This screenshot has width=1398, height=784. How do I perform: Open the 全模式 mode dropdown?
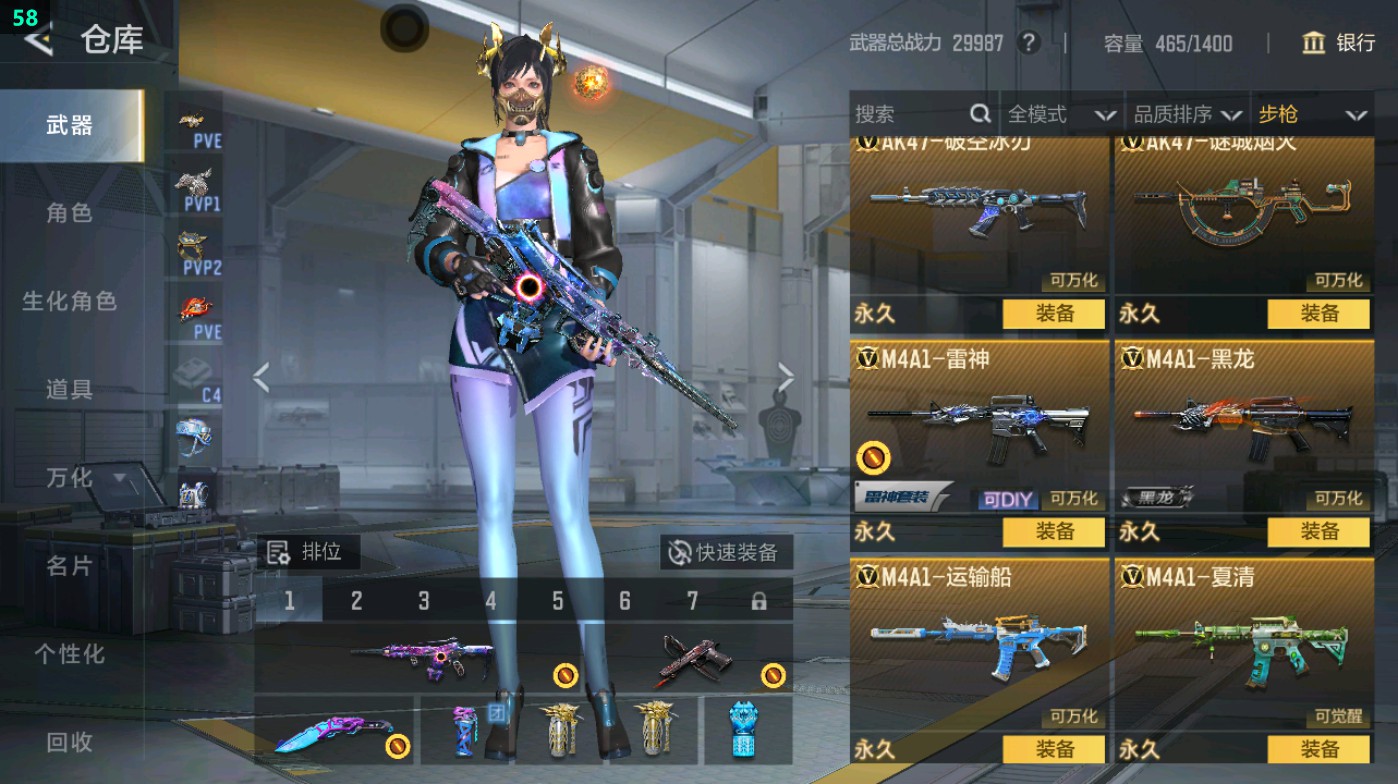point(1060,115)
